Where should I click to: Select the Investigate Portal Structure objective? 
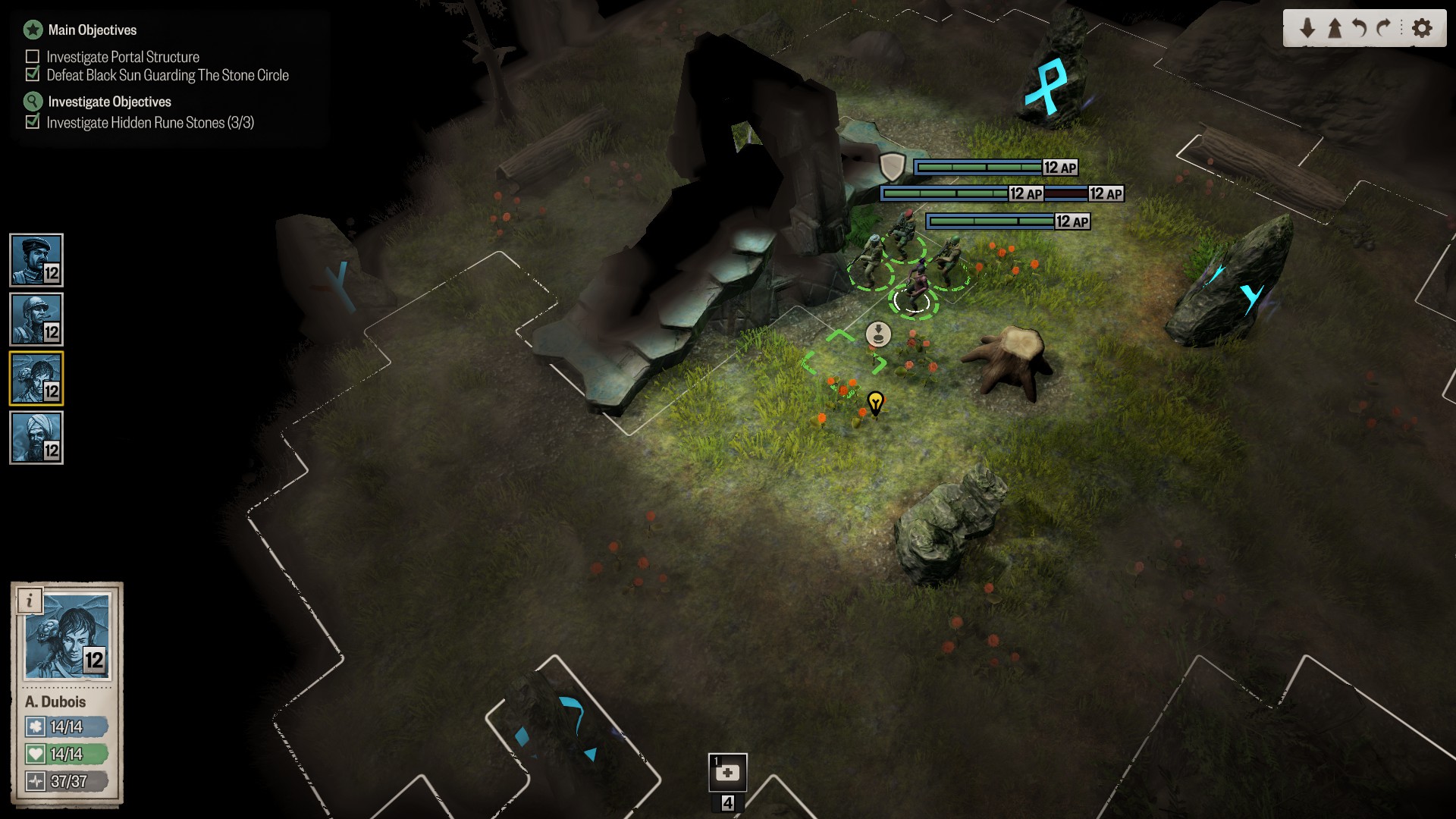123,57
